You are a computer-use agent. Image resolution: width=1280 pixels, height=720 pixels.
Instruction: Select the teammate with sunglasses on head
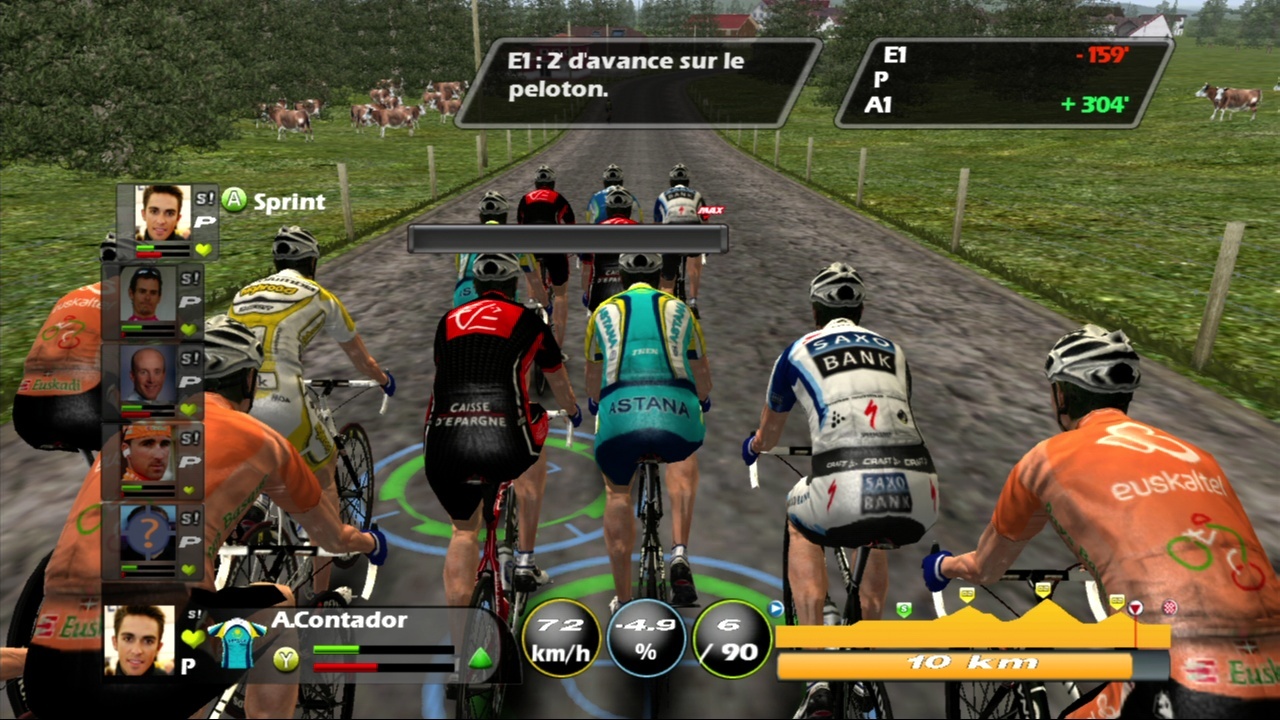tap(147, 293)
